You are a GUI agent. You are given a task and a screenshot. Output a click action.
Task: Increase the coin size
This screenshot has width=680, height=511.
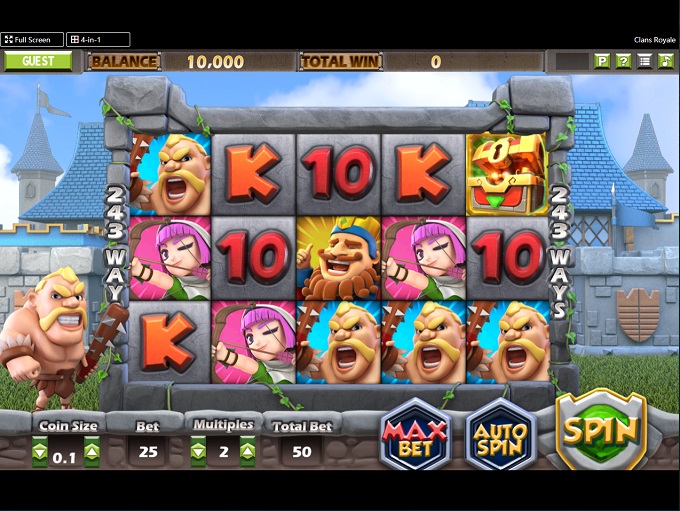[x=91, y=452]
